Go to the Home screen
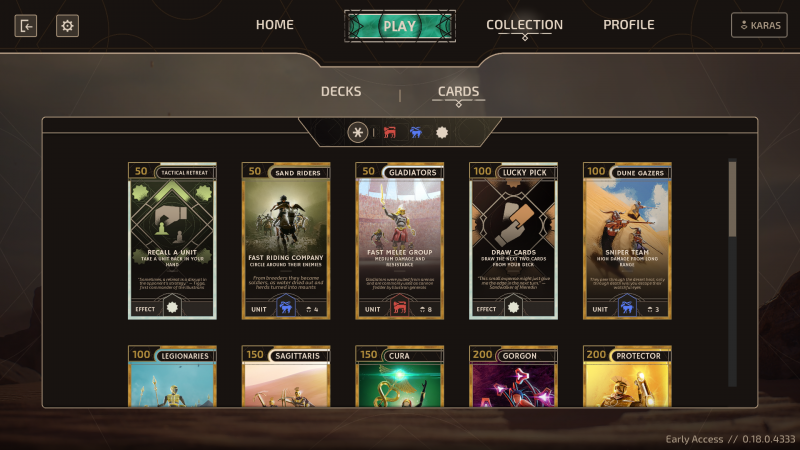Screen dimensions: 800x450 (x=274, y=25)
